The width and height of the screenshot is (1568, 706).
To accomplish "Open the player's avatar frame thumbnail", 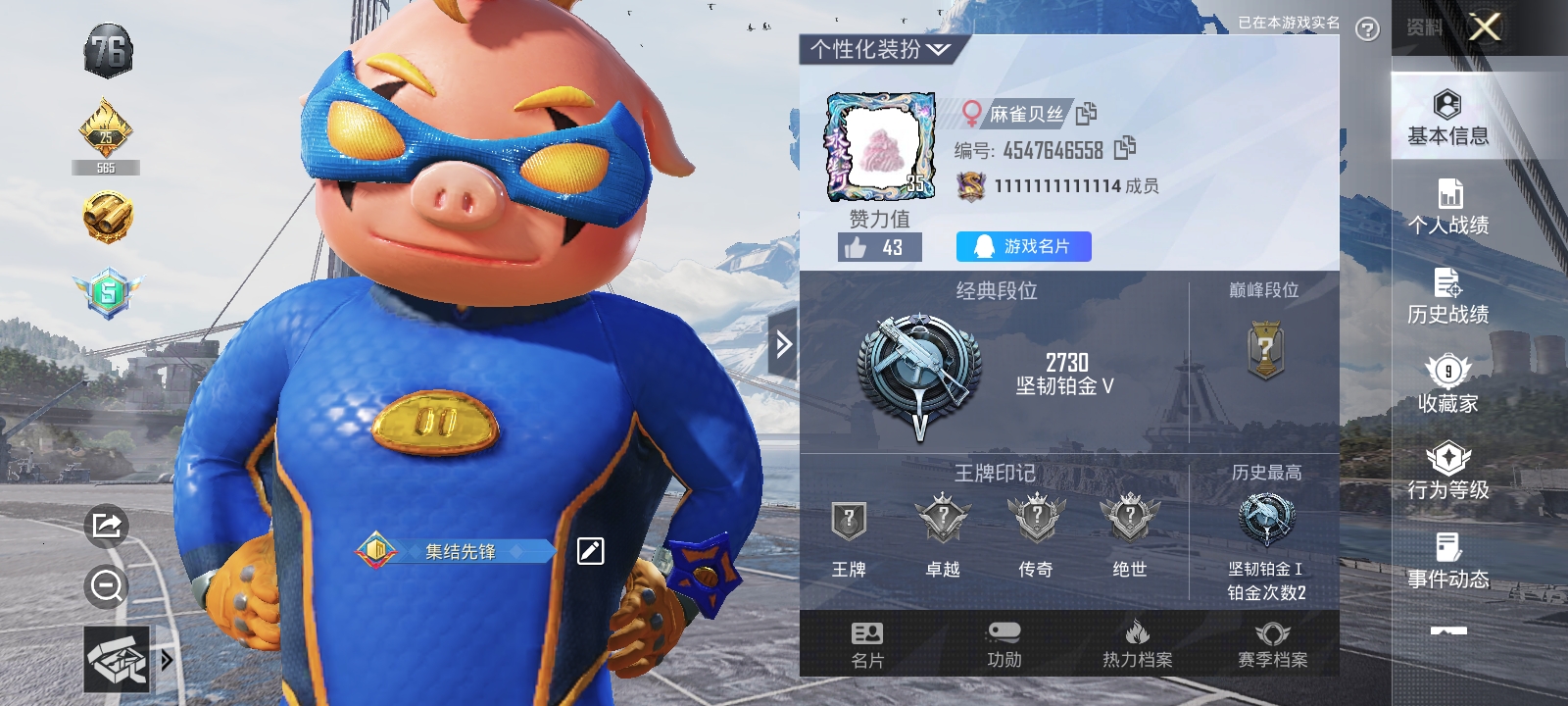I will click(x=881, y=142).
